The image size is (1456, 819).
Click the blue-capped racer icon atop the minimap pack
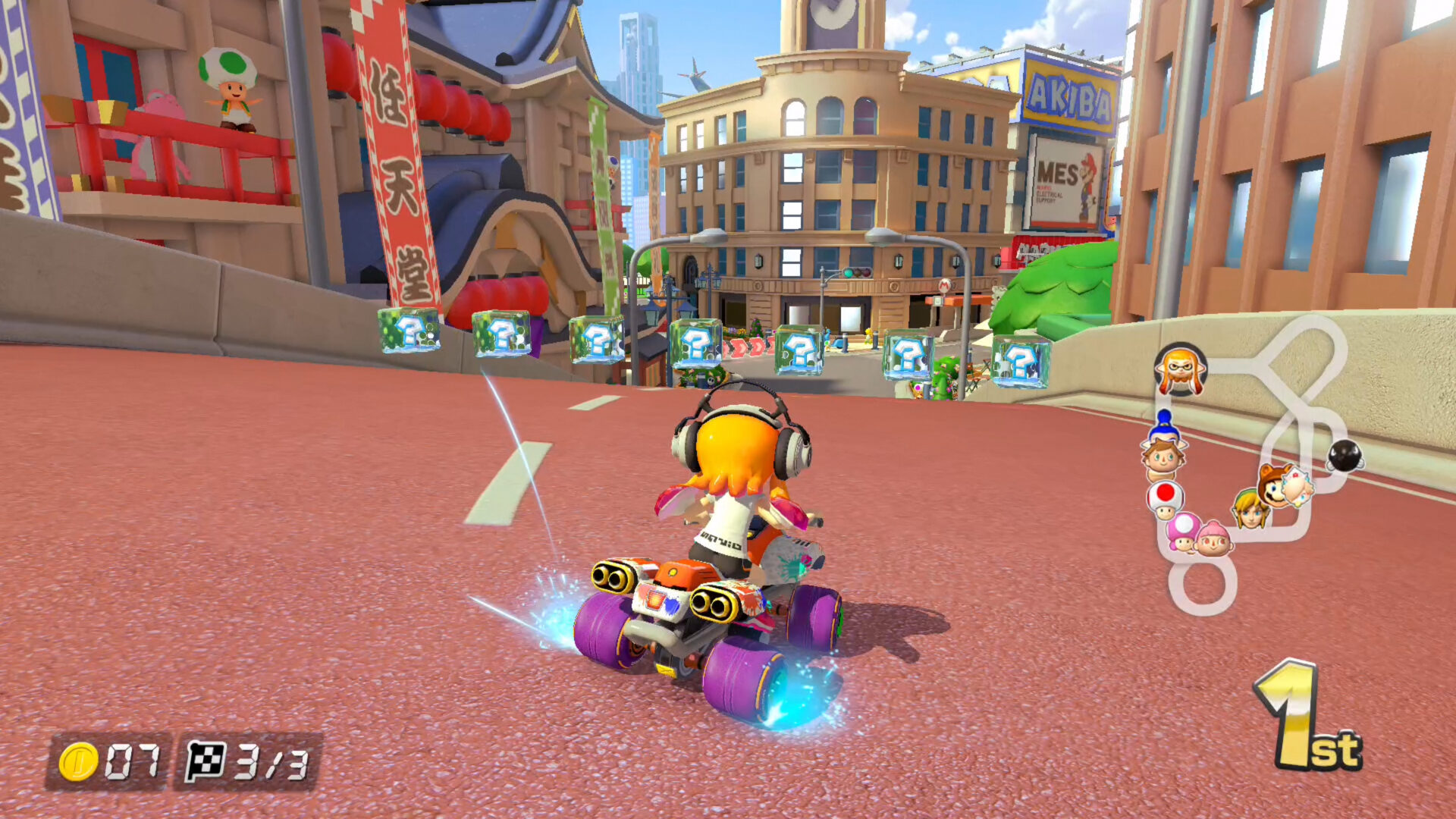1164,425
